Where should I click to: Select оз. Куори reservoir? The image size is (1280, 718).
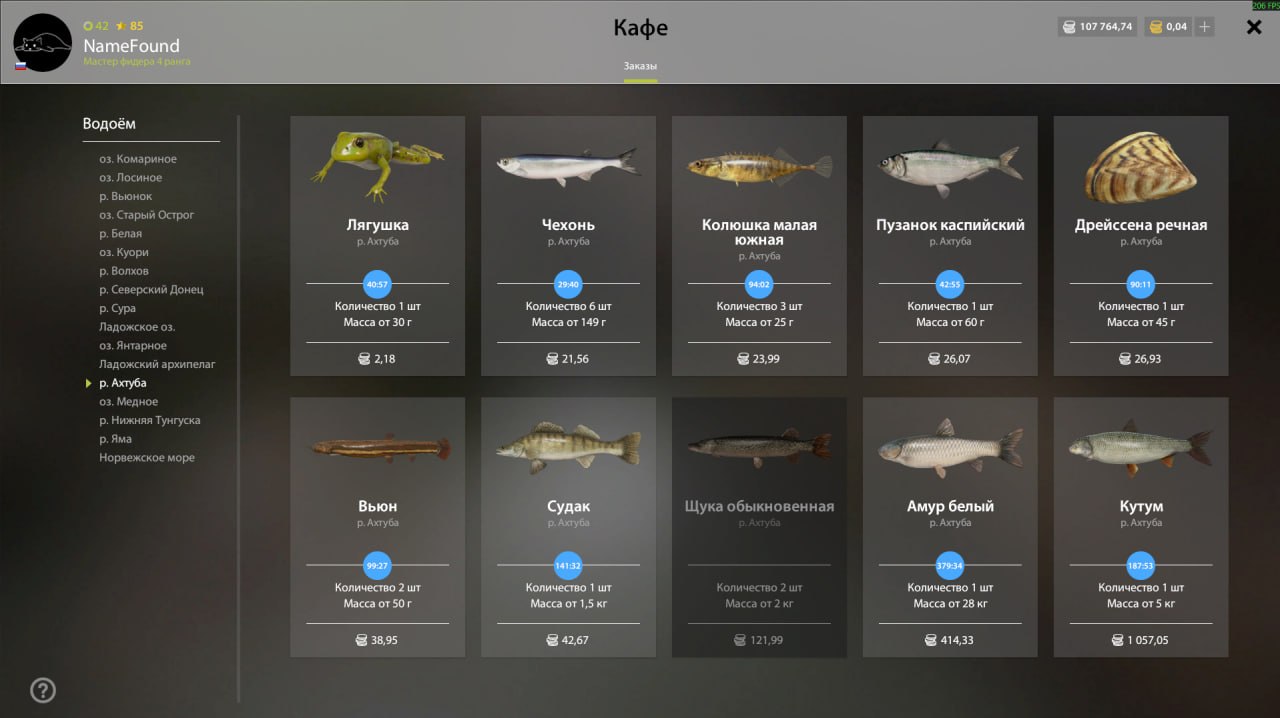(x=124, y=252)
